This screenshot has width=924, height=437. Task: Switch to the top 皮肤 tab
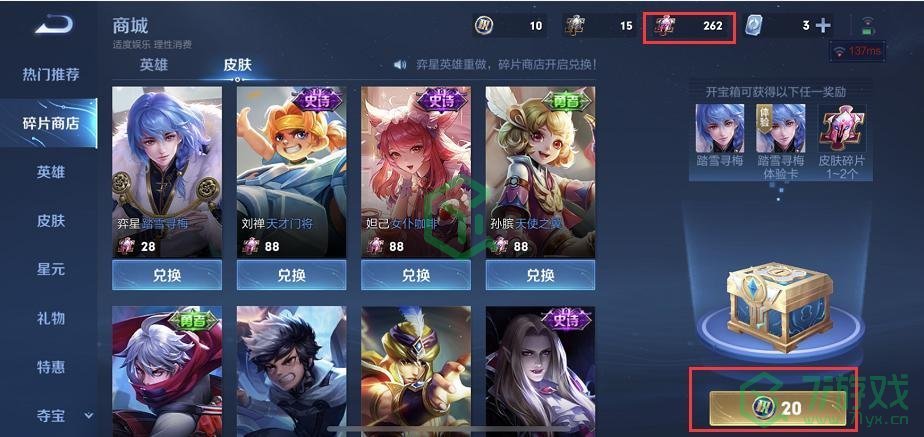tap(237, 65)
